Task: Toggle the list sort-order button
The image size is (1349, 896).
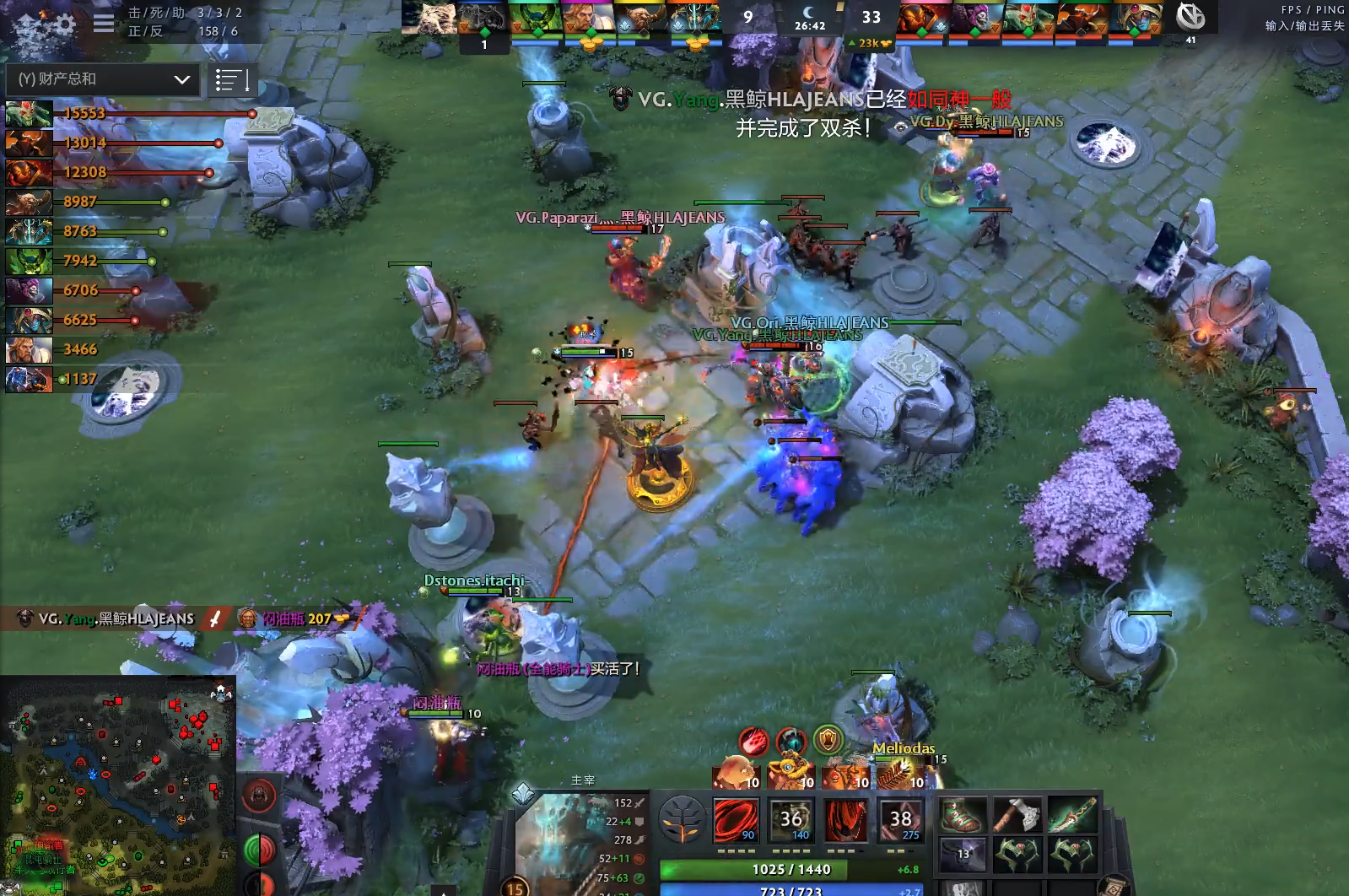Action: (231, 80)
